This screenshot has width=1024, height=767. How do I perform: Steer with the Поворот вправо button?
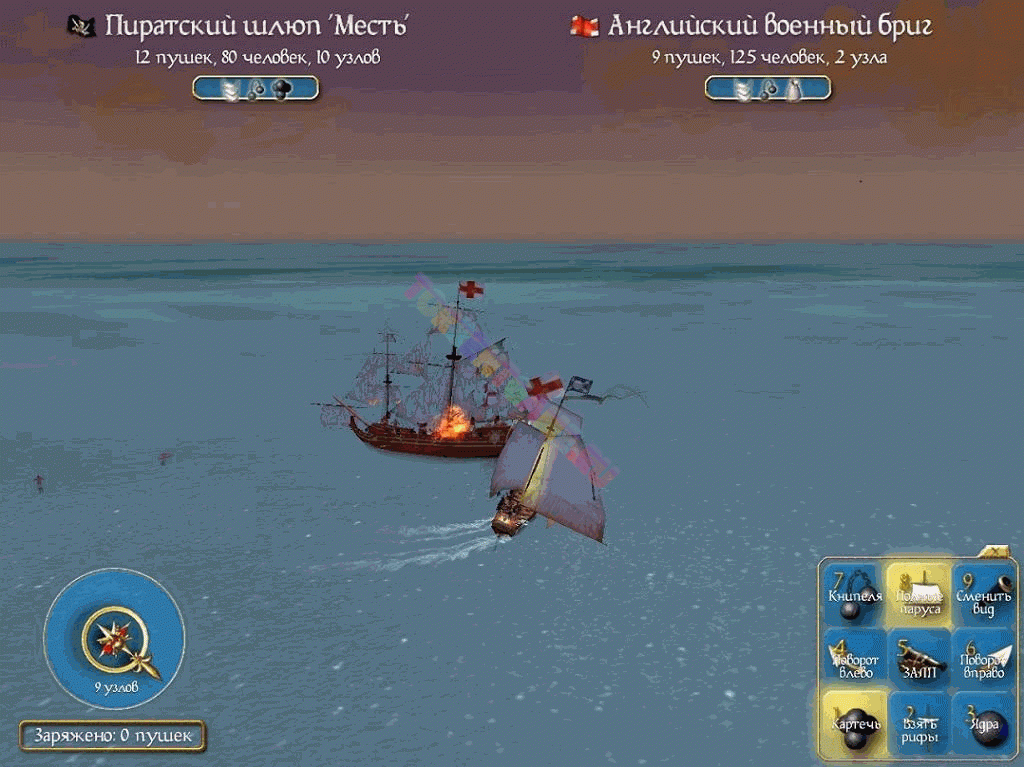point(982,658)
